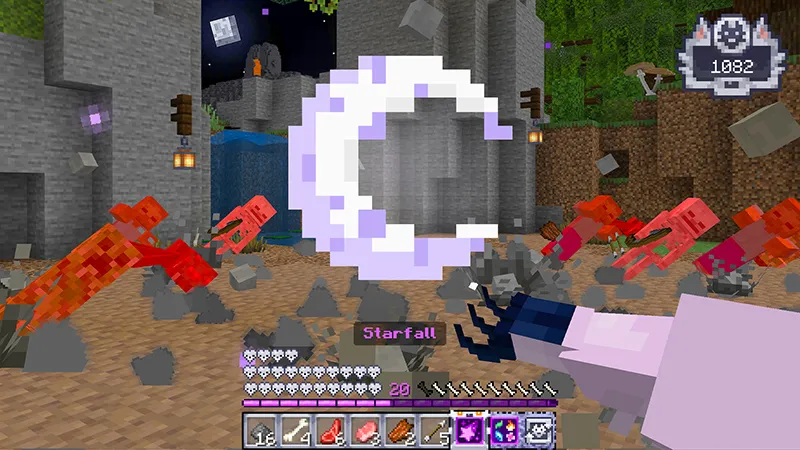Choose the raw beef hotbar slot
The height and width of the screenshot is (450, 800).
click(330, 431)
